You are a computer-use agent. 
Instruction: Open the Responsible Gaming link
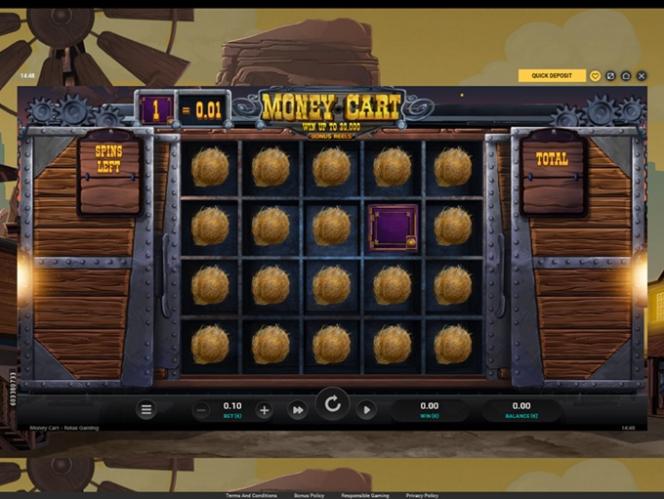click(x=365, y=495)
